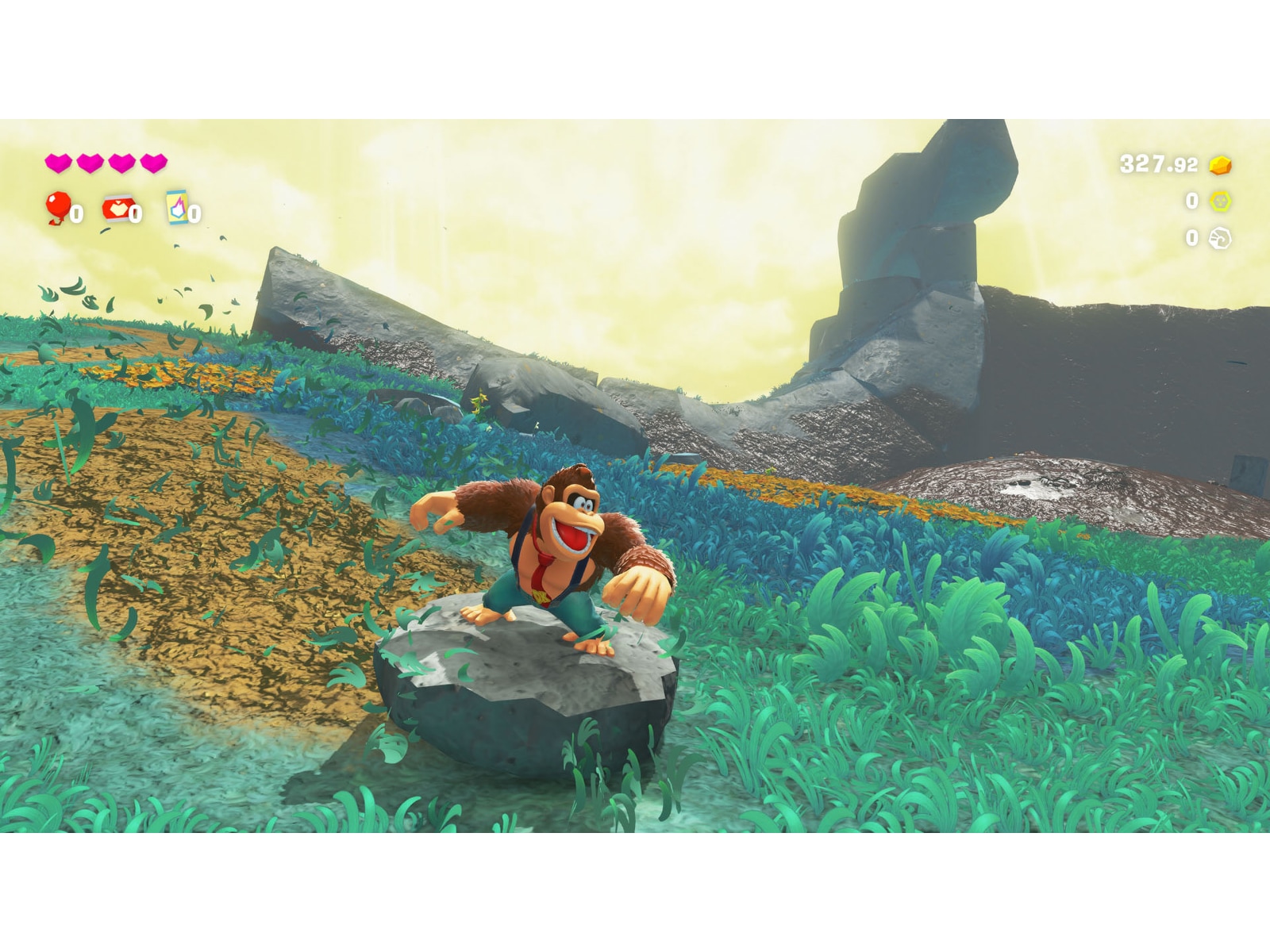Click the zero beside the Banandium Gem icon

pos(1191,202)
